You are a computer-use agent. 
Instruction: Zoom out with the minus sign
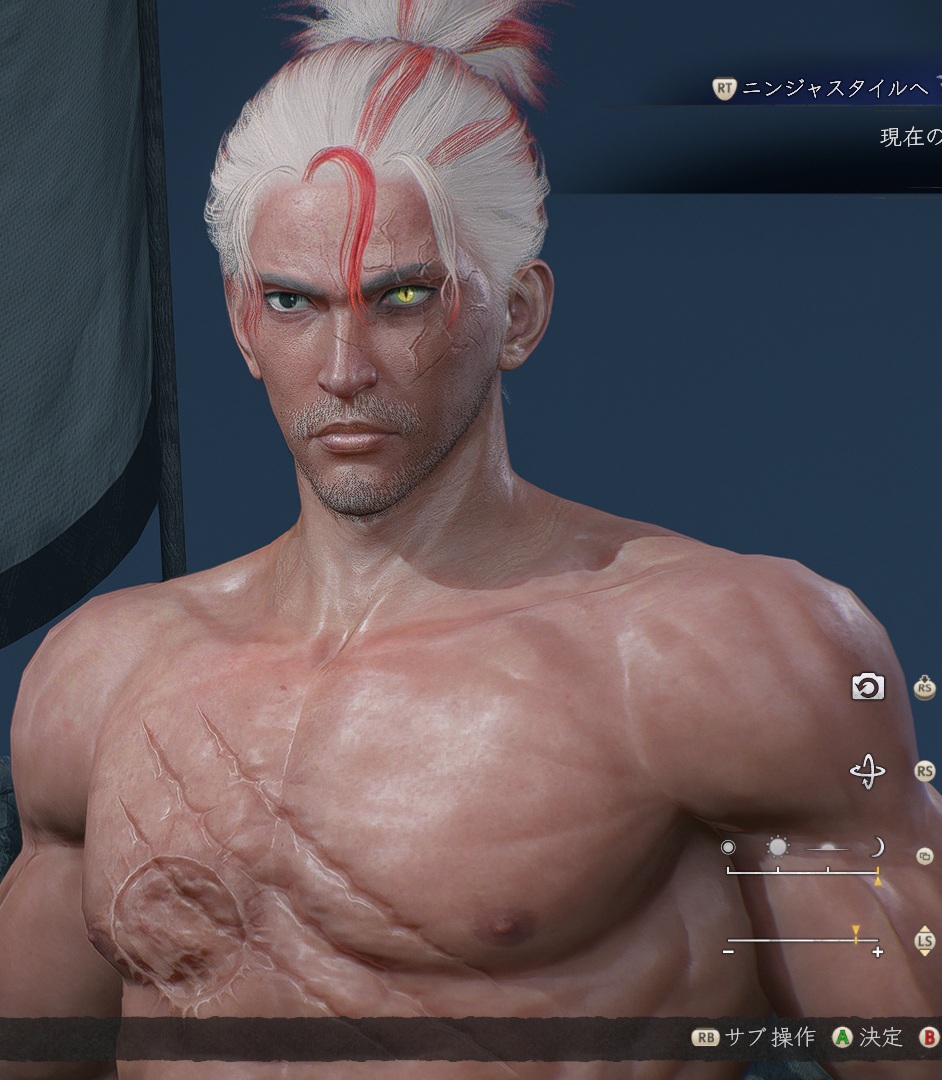click(x=728, y=953)
